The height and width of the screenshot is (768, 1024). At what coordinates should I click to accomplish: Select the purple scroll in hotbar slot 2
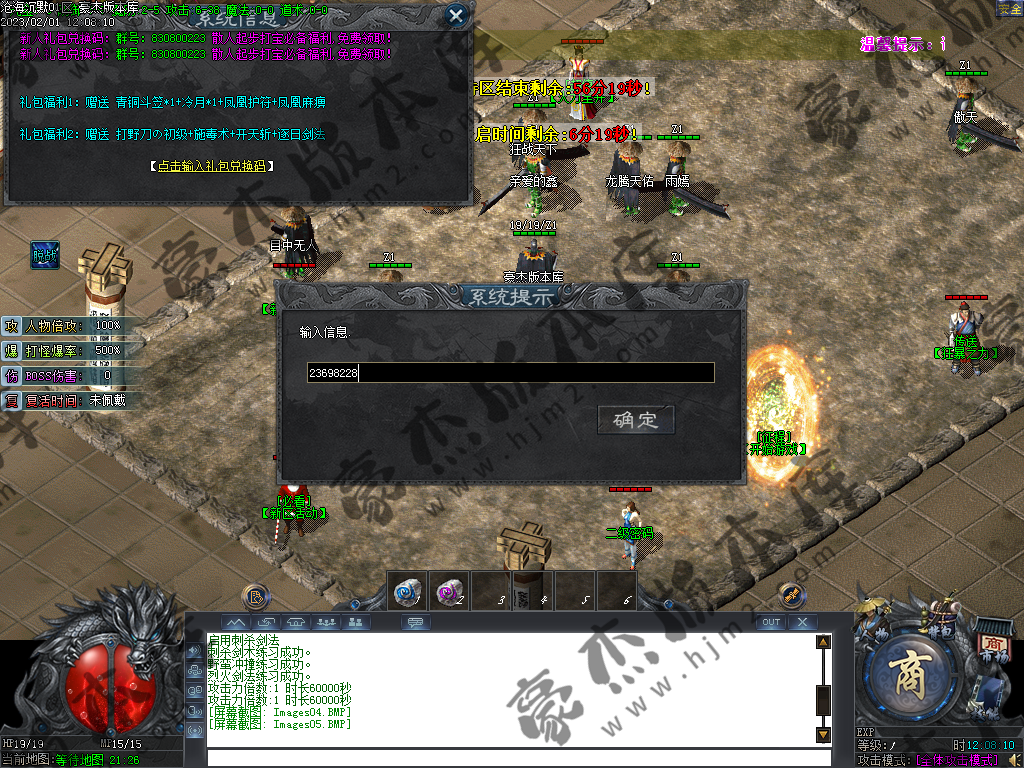click(x=449, y=591)
